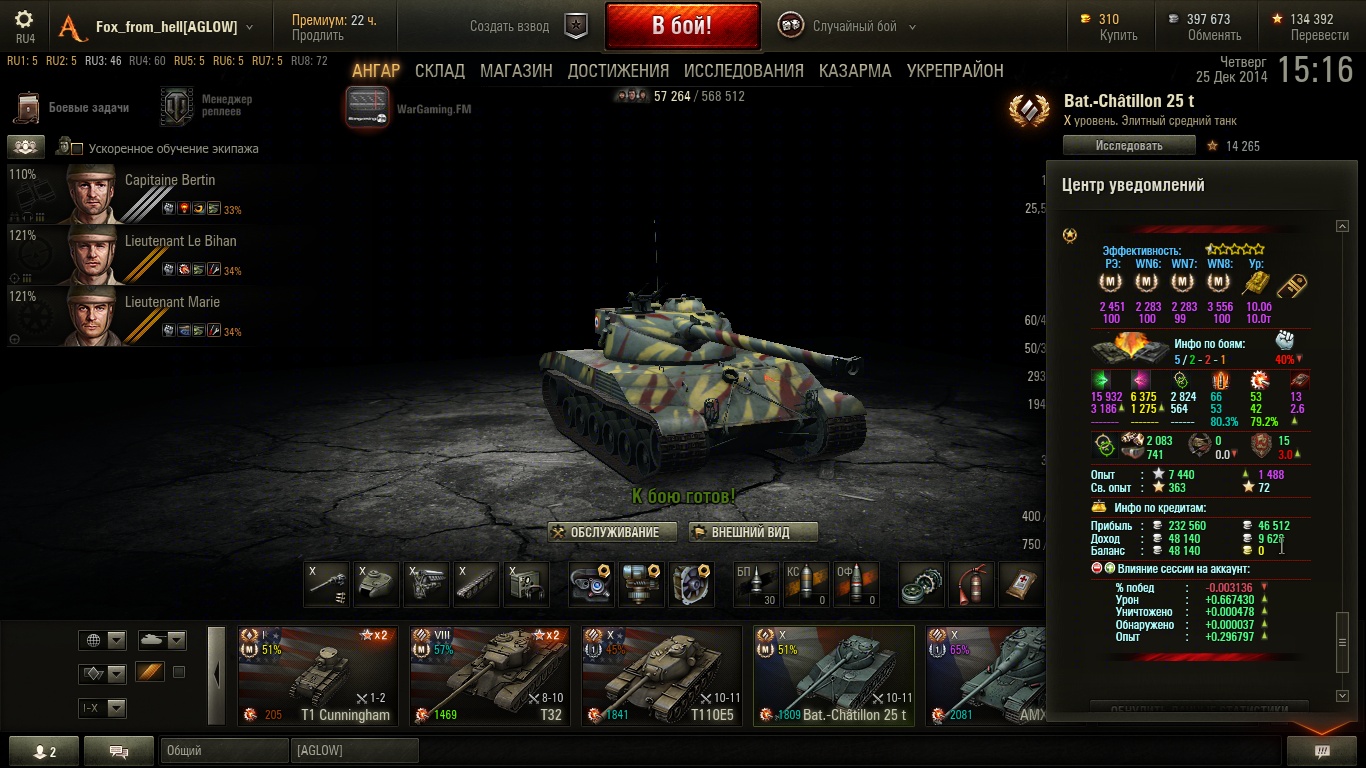Show the КАЗАРМА tab

[x=855, y=71]
